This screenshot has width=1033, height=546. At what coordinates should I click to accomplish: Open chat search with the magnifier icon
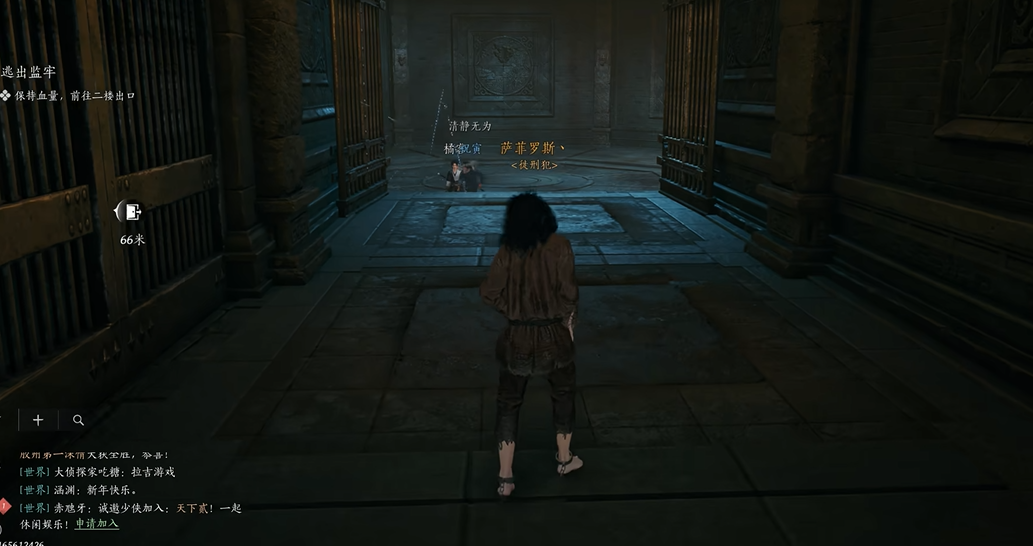click(78, 420)
